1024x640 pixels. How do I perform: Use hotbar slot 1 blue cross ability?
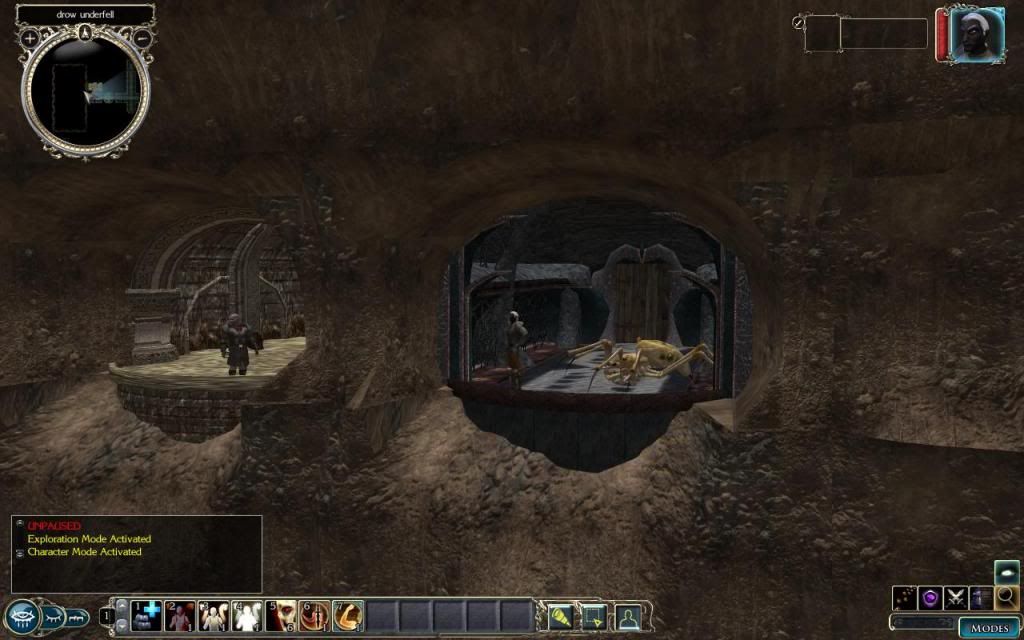[147, 615]
